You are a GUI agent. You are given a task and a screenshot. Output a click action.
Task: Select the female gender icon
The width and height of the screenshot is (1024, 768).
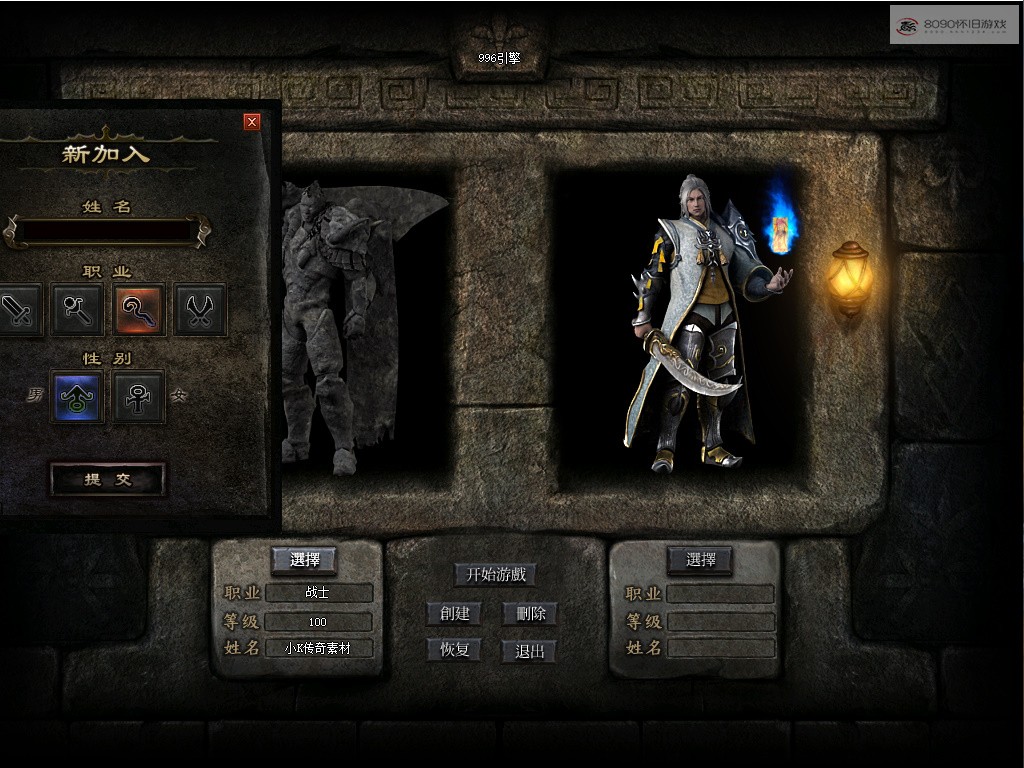(139, 397)
